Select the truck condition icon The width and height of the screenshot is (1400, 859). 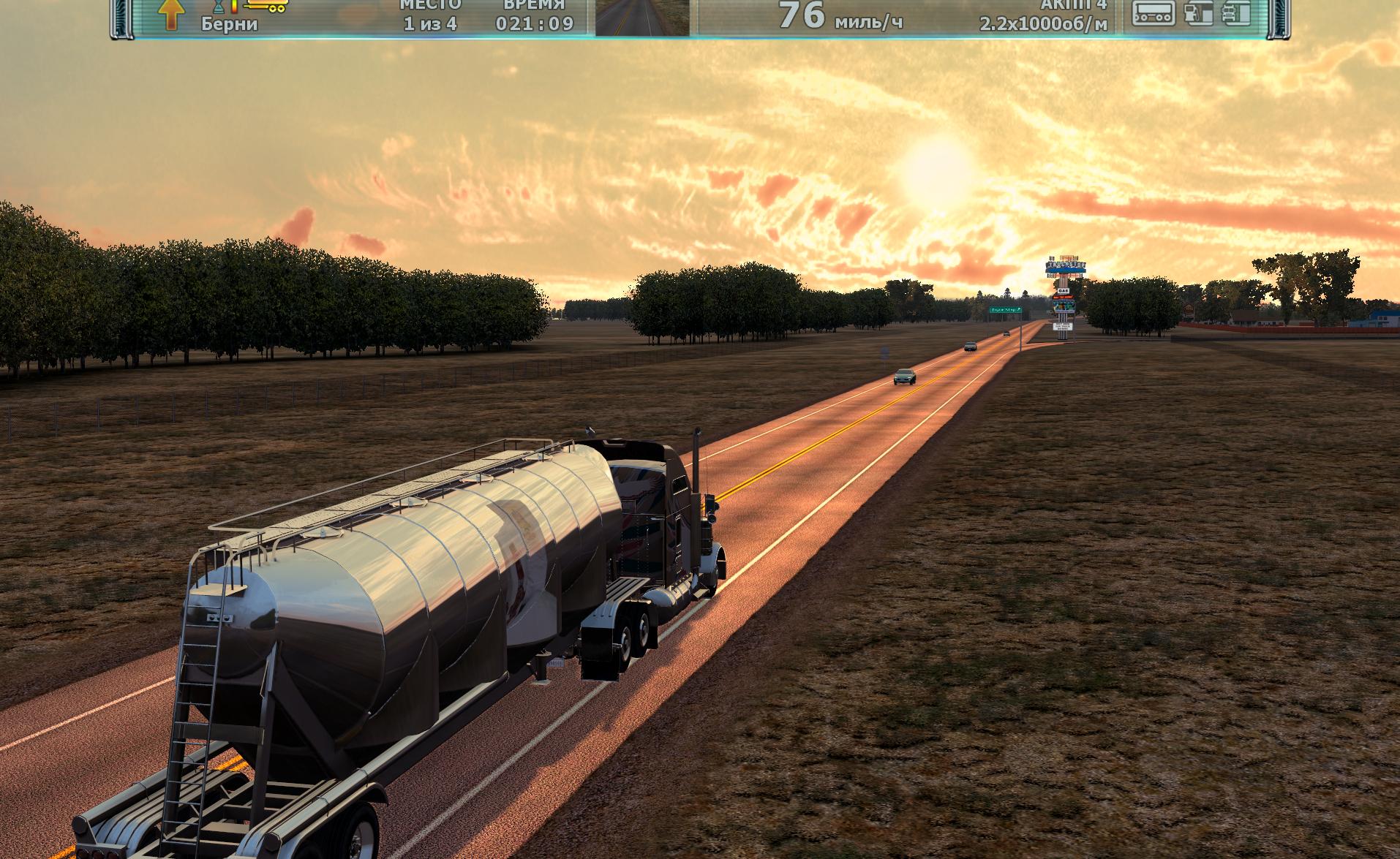1236,13
